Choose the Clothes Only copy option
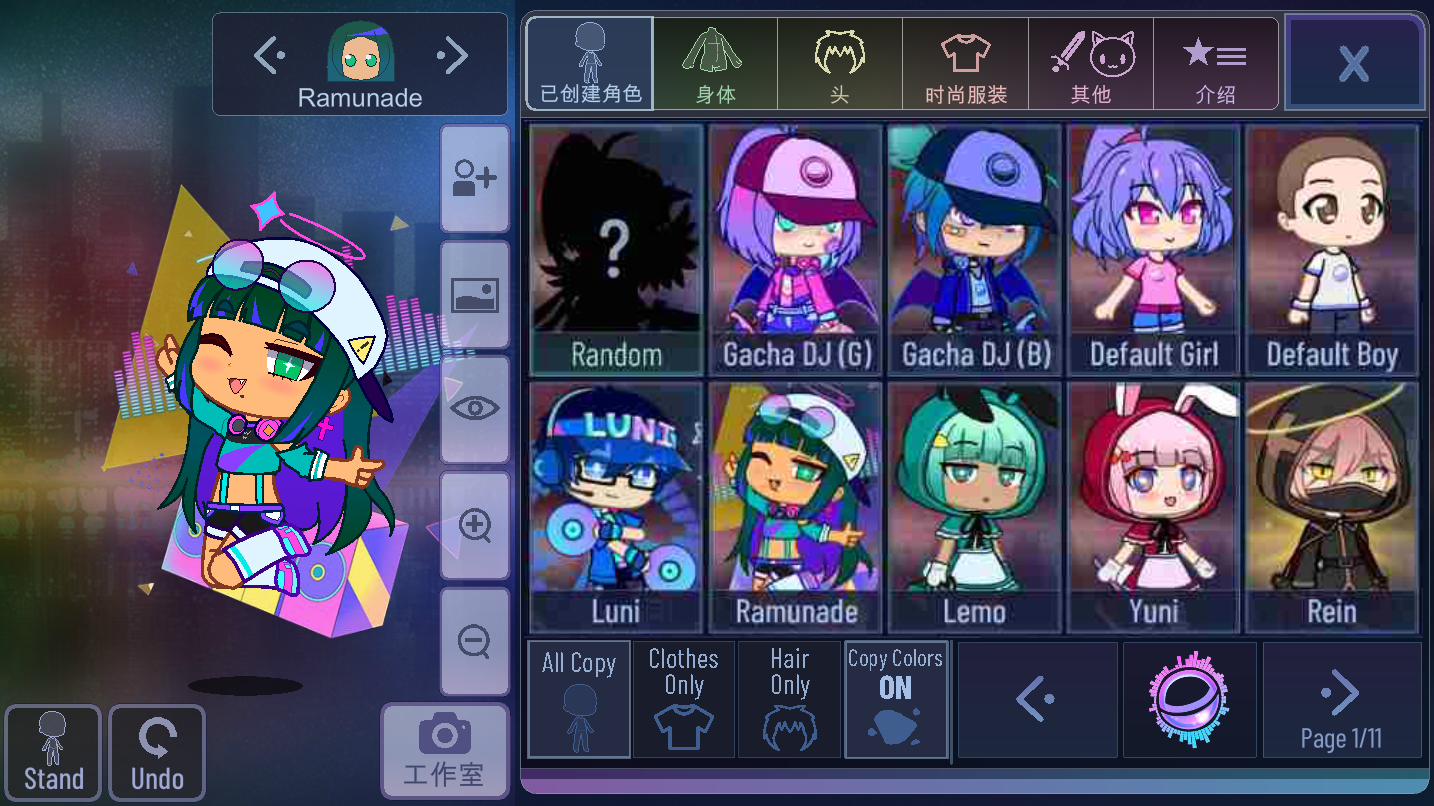Viewport: 1434px width, 806px height. (684, 700)
